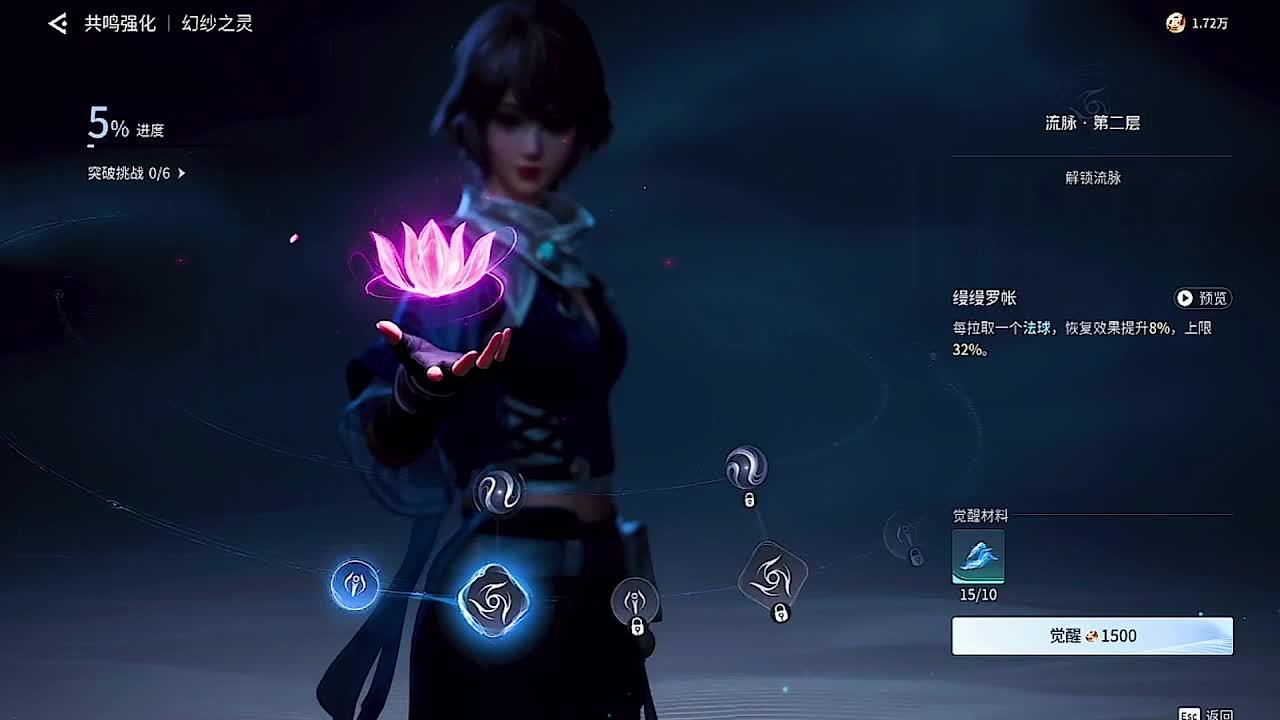Open 突破挑战 0/6 challenges
This screenshot has height=720, width=1280.
coord(137,173)
